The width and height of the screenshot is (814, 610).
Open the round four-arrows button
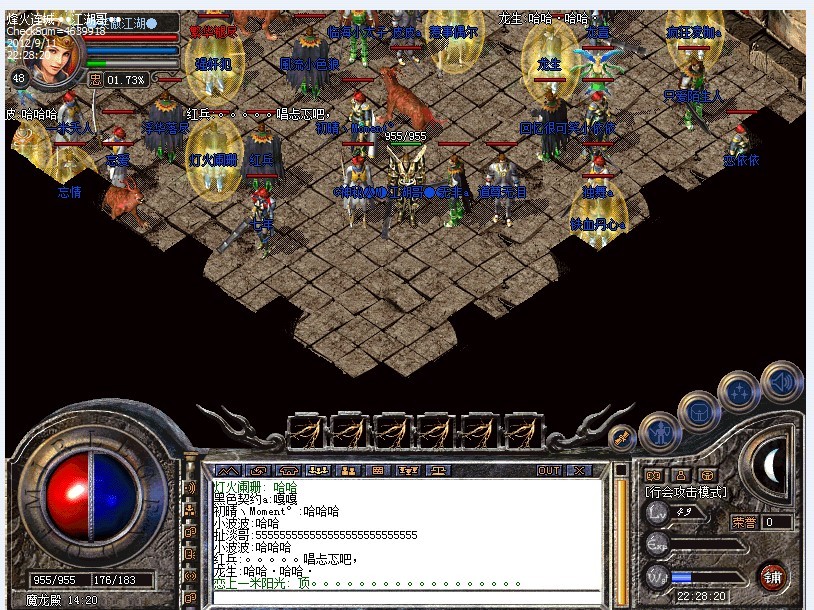click(739, 392)
